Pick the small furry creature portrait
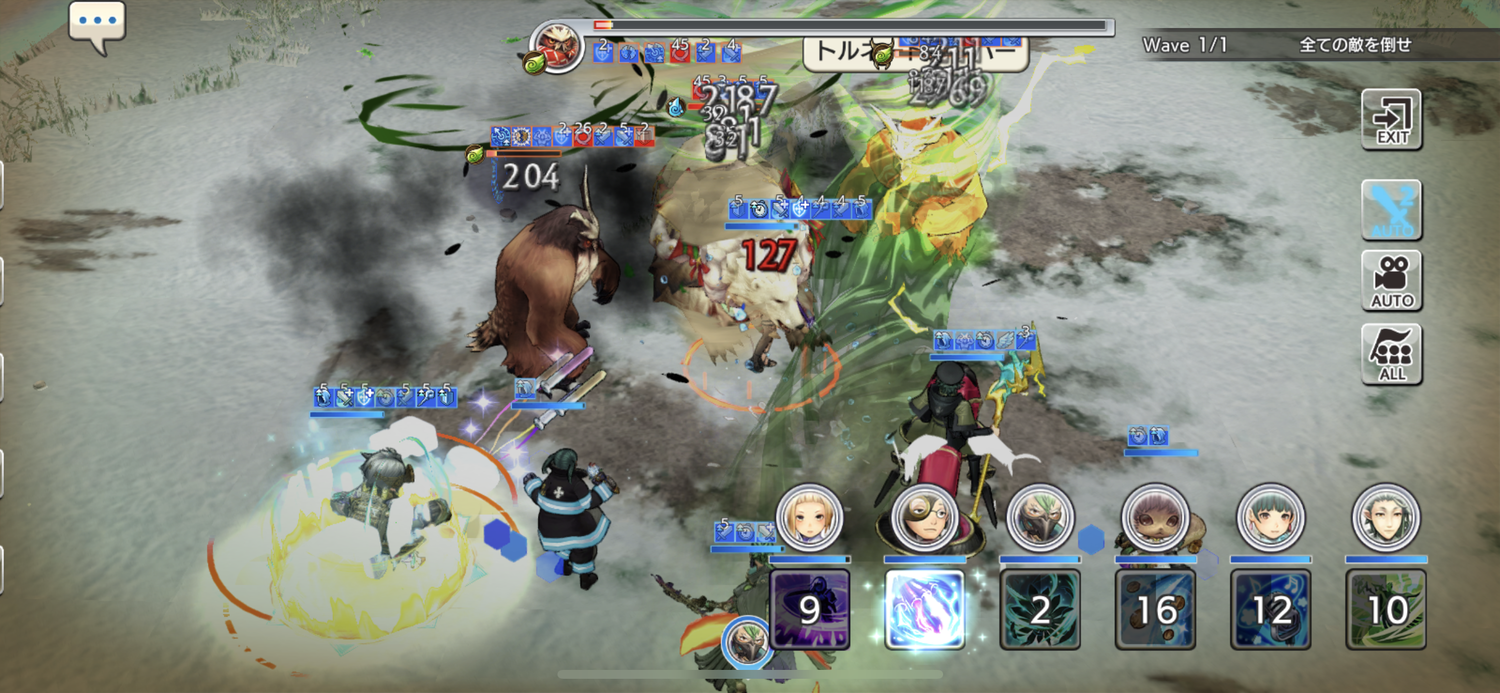This screenshot has width=1500, height=693. coord(1156,518)
